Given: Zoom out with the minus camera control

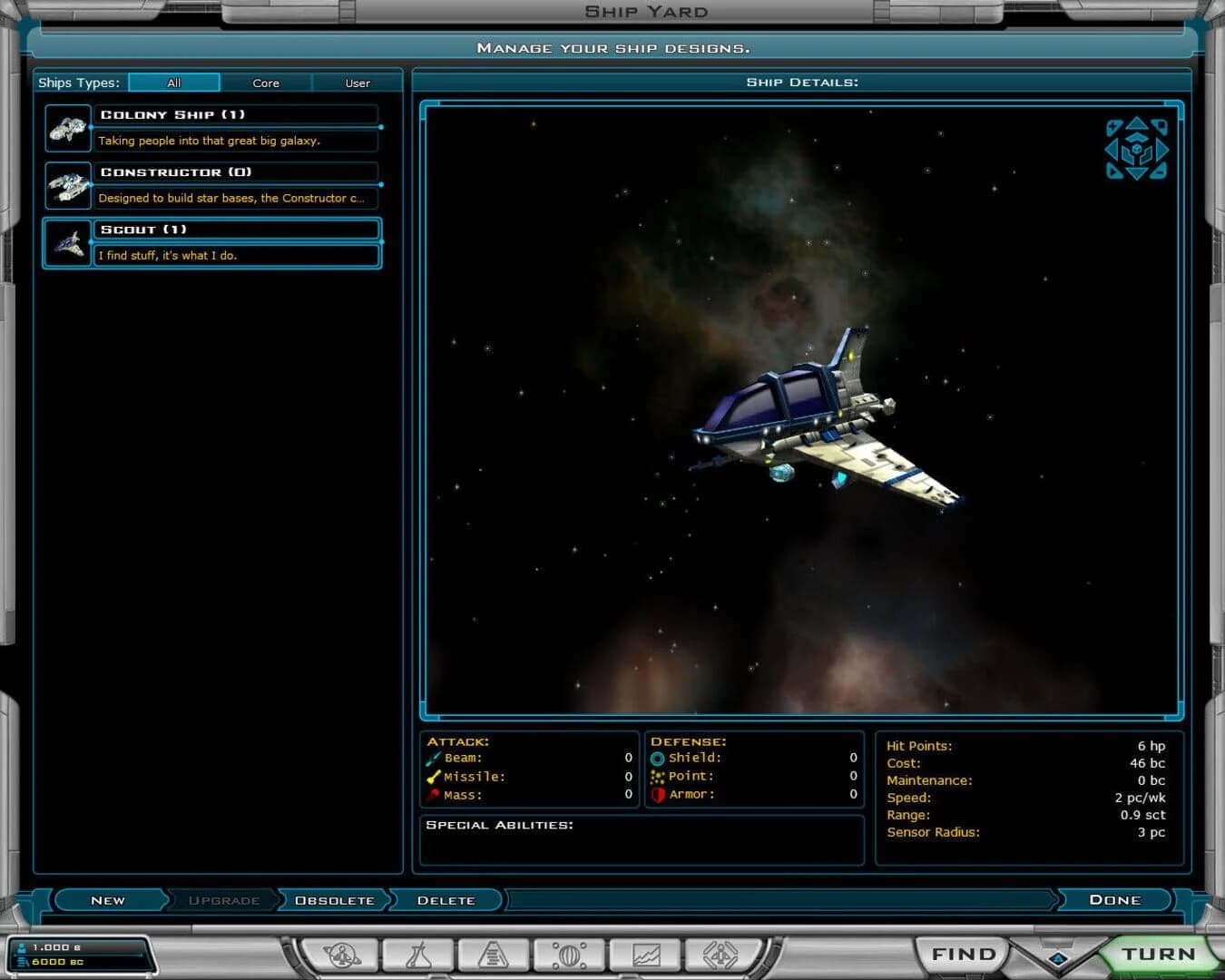Looking at the screenshot, I should 1159,172.
